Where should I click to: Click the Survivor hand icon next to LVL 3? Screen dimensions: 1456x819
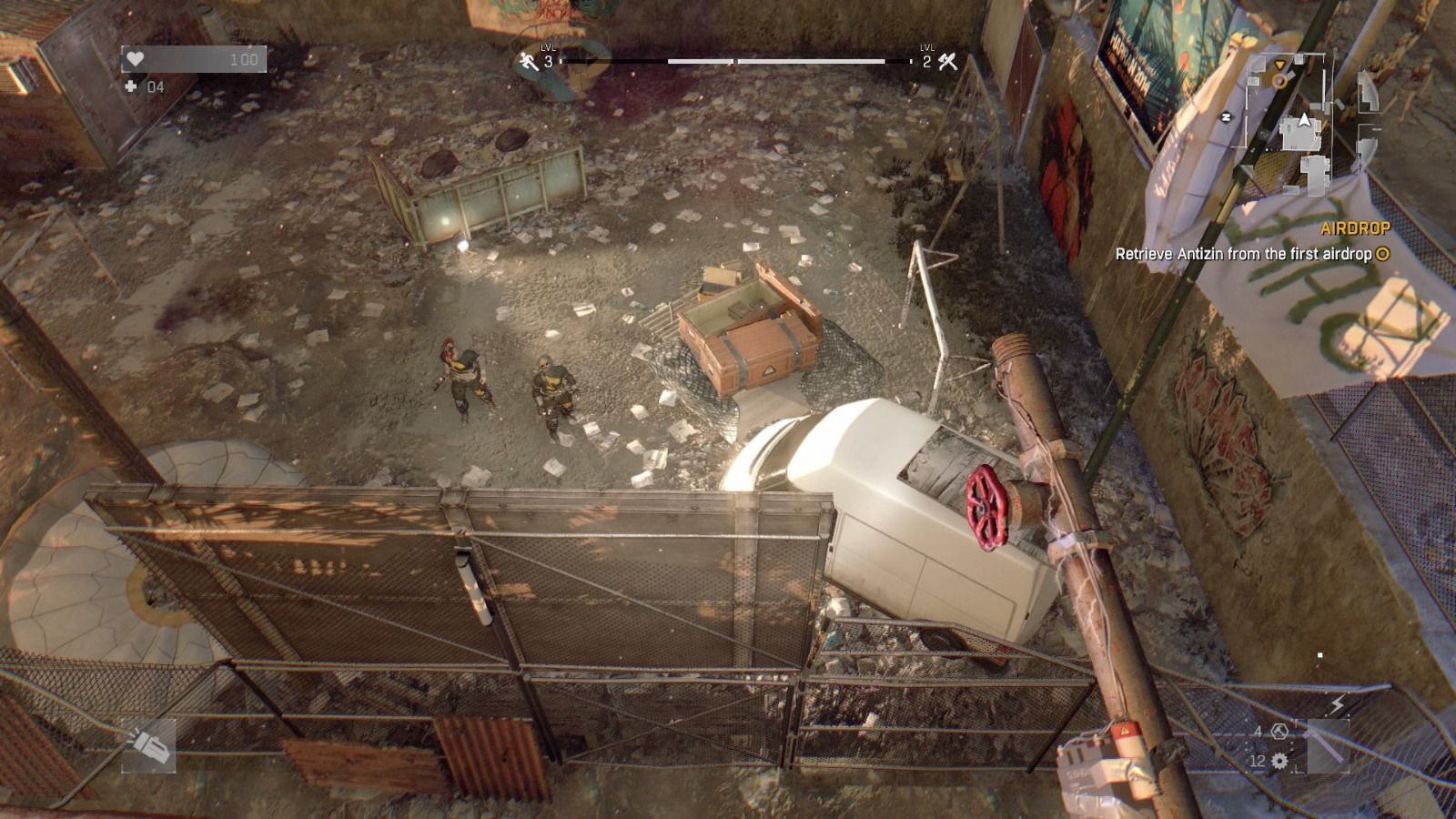526,62
